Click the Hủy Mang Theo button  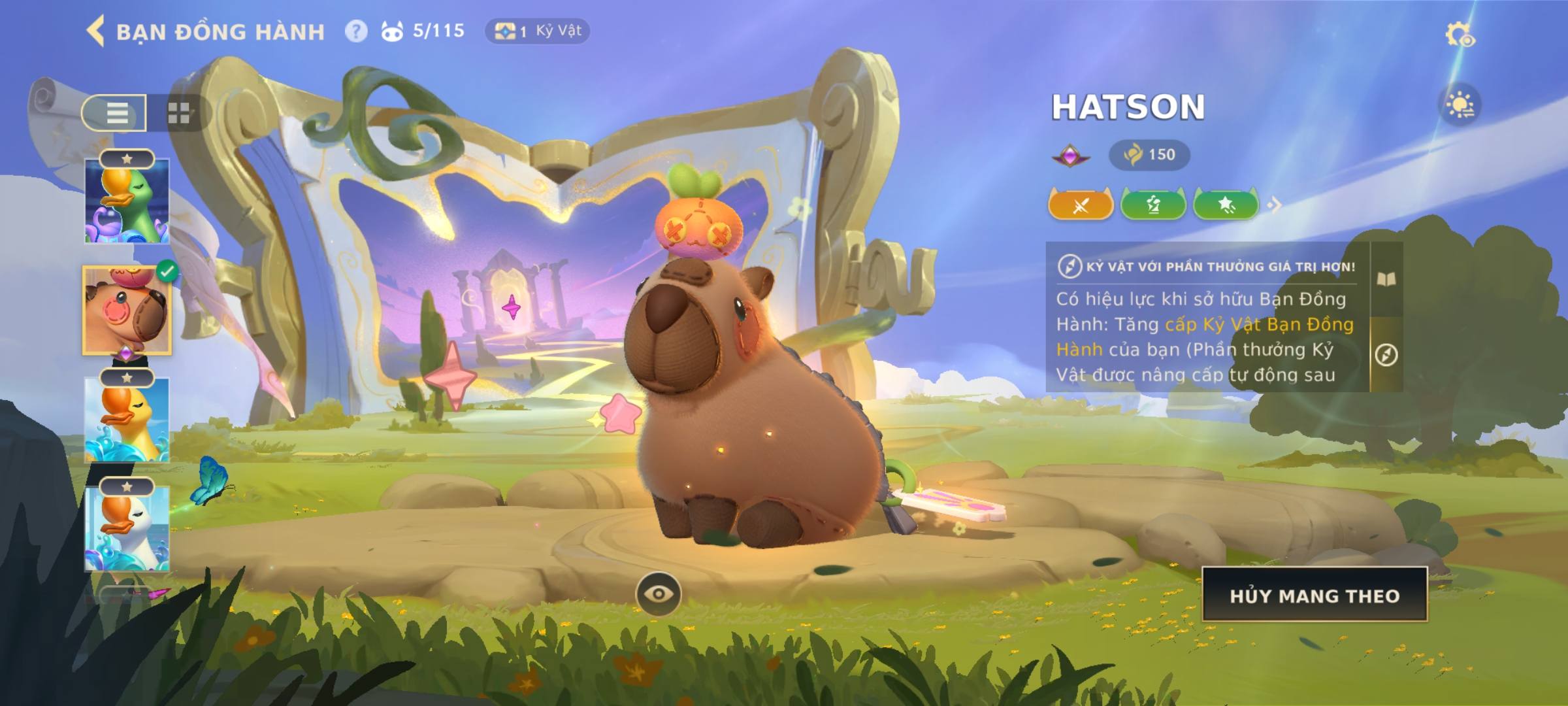(1315, 596)
